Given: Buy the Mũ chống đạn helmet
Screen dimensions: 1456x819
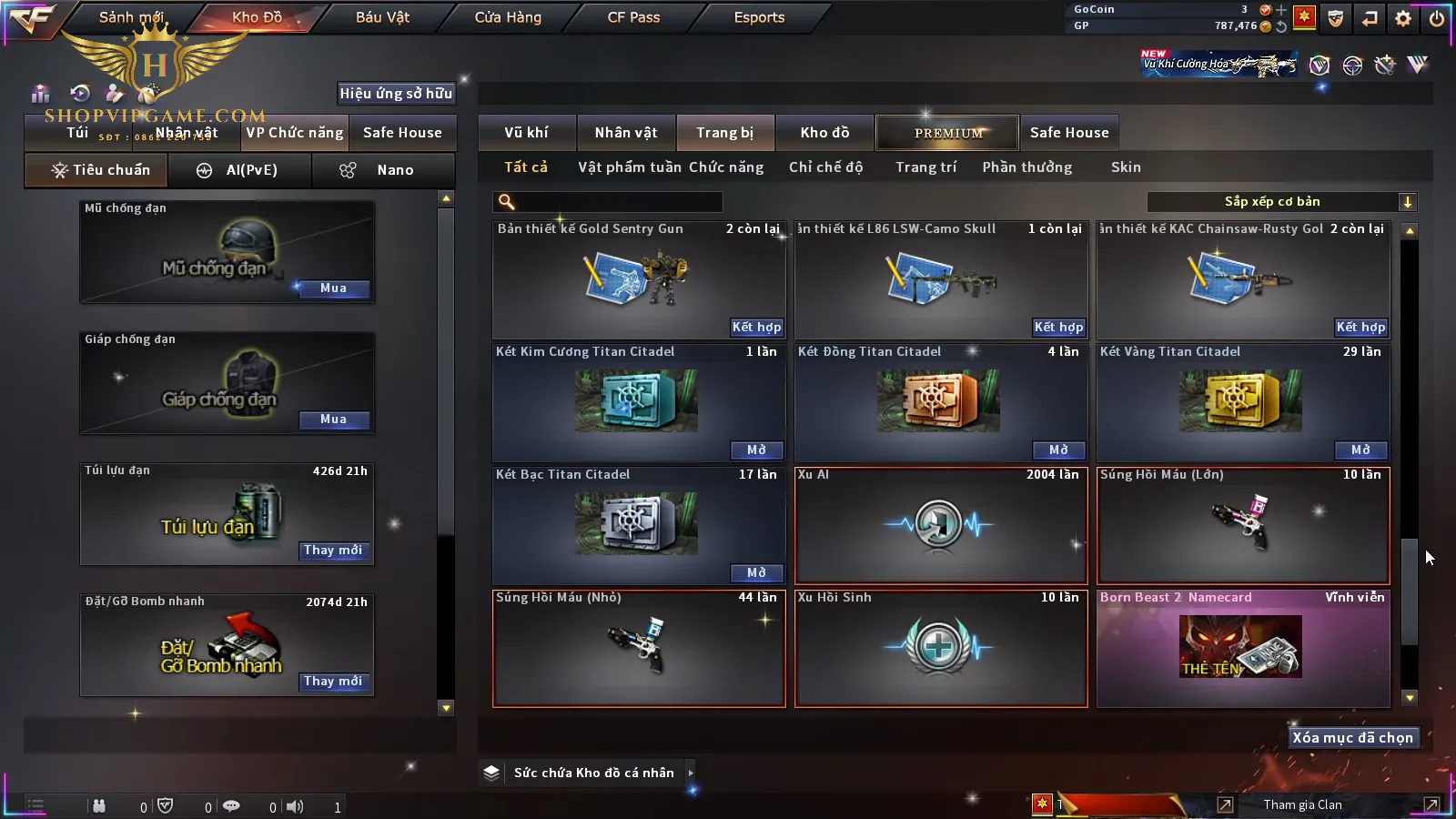Looking at the screenshot, I should pos(333,288).
